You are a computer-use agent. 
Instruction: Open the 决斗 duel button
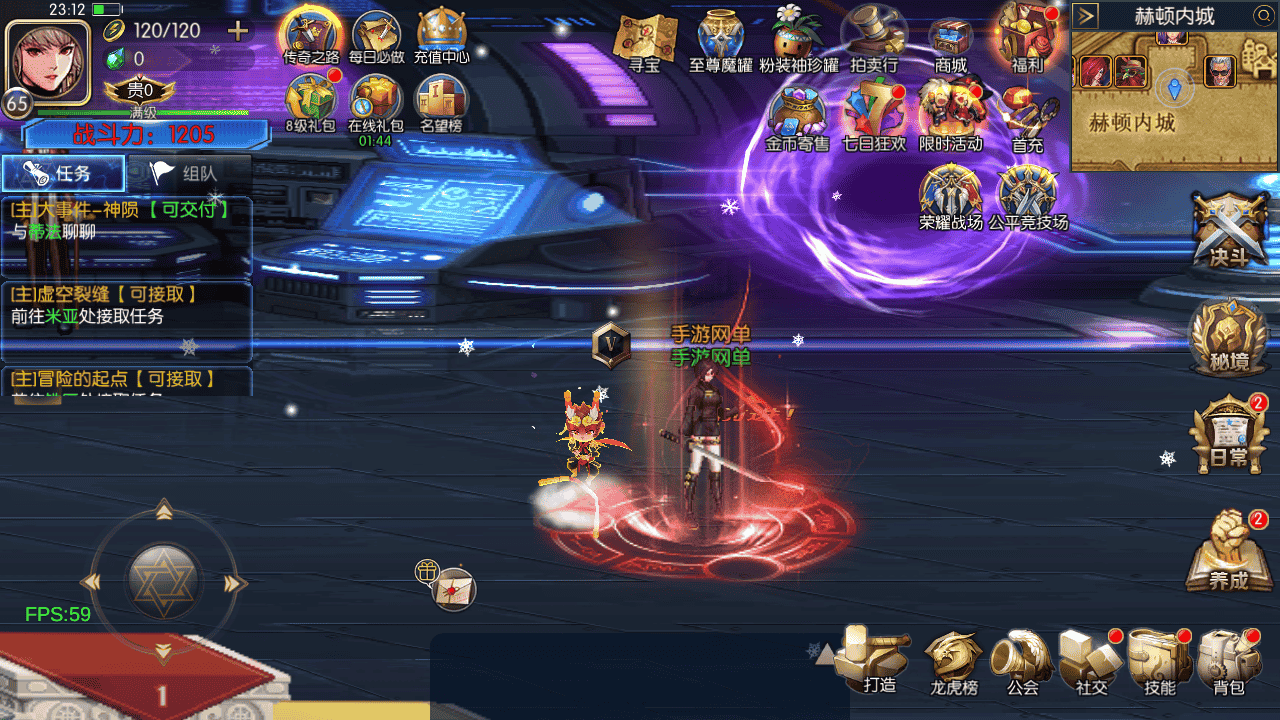click(x=1229, y=231)
